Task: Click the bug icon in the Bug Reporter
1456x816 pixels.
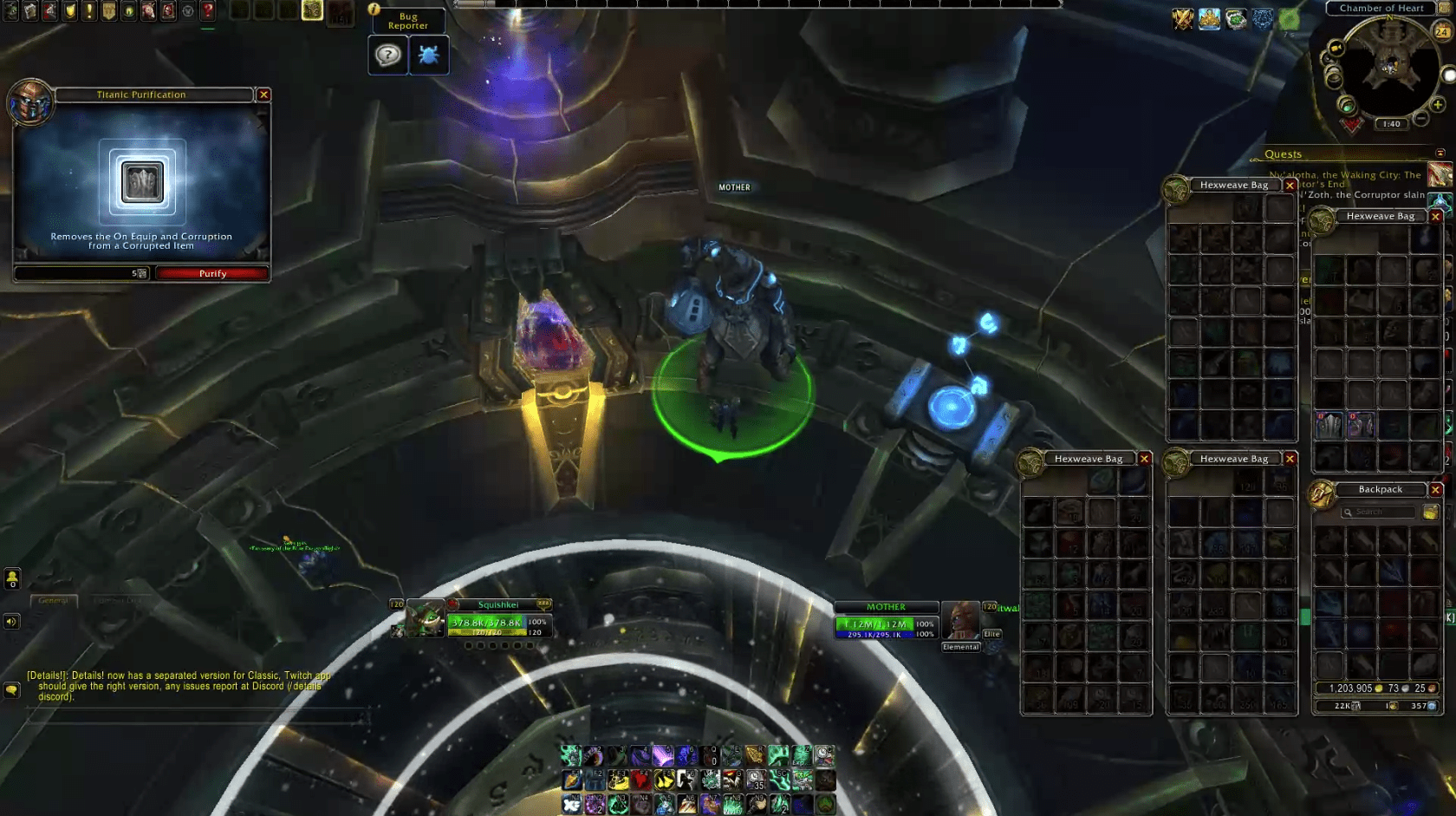Action: point(429,55)
